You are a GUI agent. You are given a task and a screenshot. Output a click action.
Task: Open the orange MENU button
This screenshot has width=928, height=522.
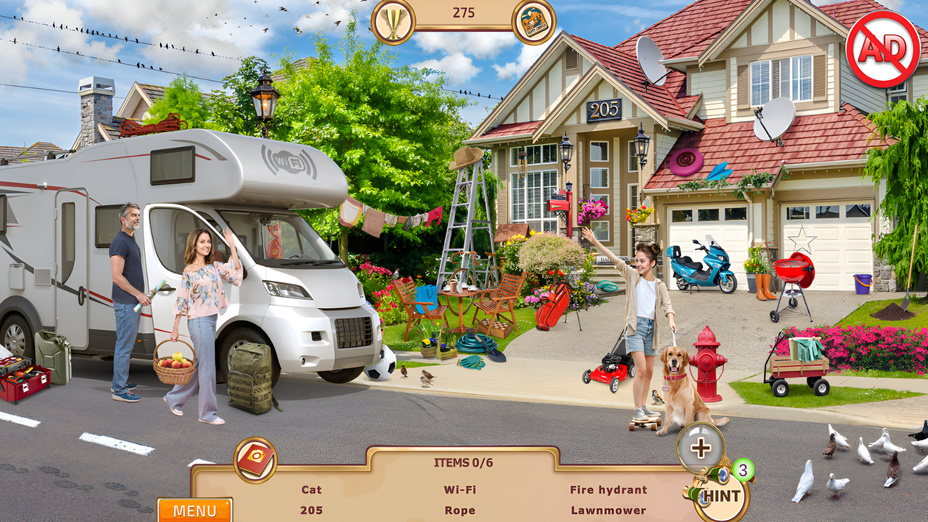pos(194,510)
